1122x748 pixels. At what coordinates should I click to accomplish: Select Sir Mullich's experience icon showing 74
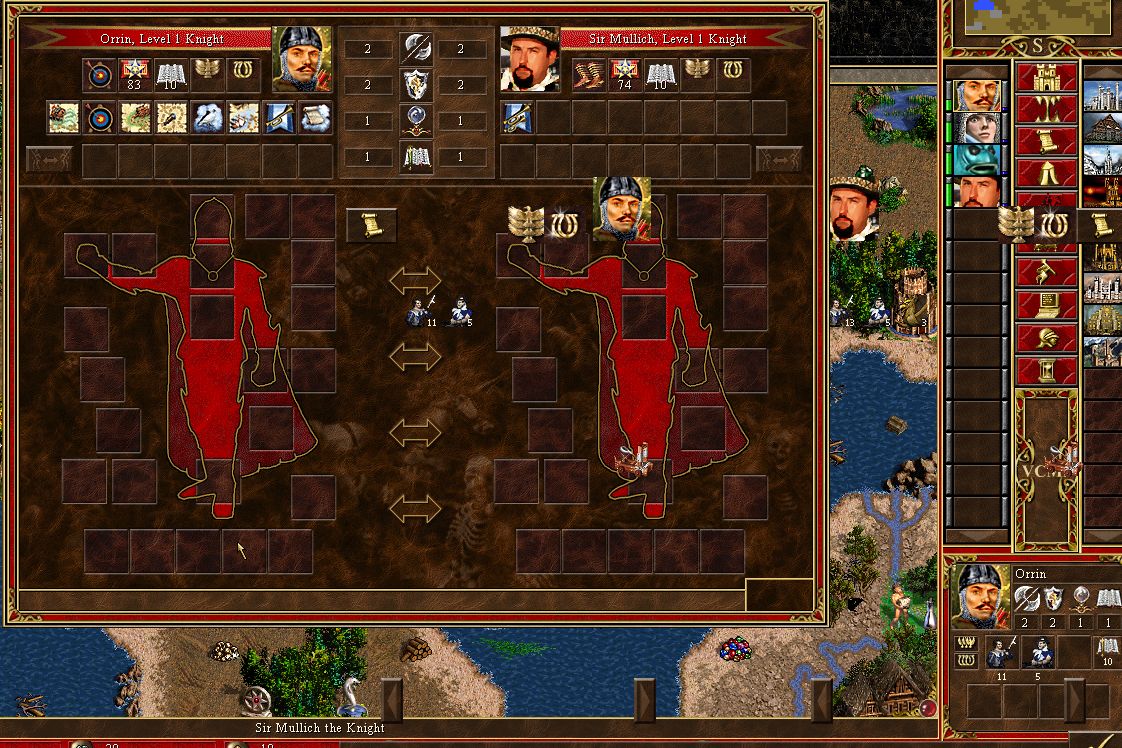625,75
